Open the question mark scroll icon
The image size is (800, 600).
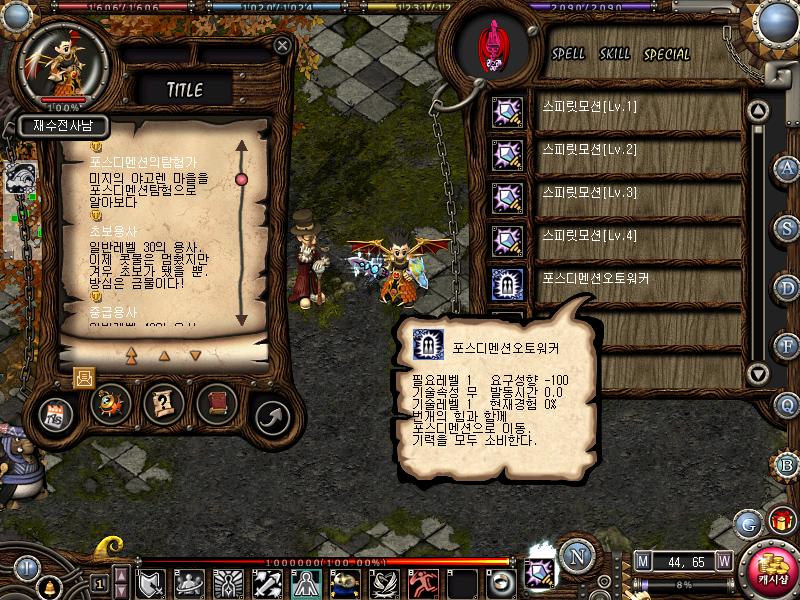point(162,403)
